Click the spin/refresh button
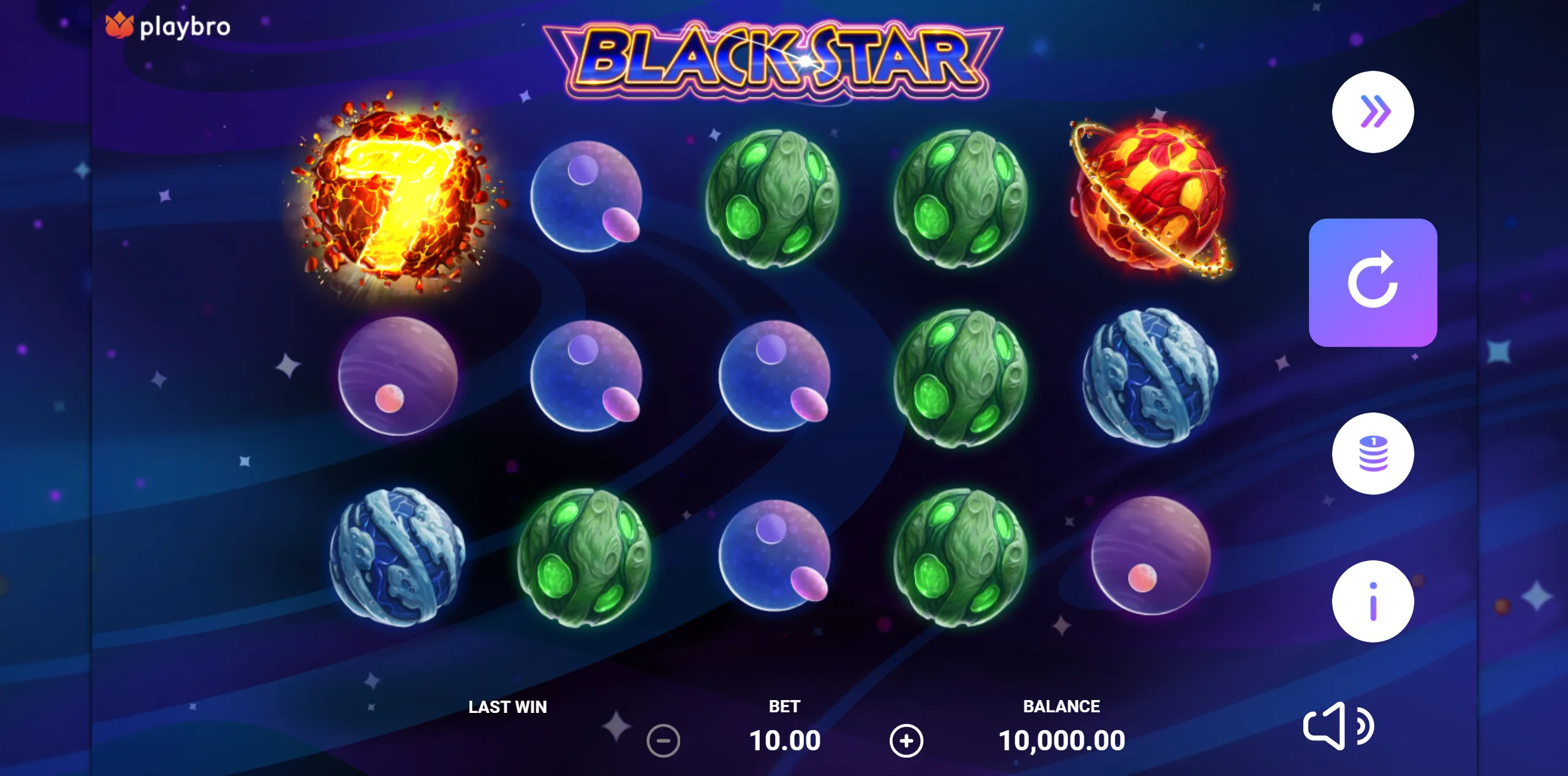Viewport: 1568px width, 776px height. click(1374, 282)
